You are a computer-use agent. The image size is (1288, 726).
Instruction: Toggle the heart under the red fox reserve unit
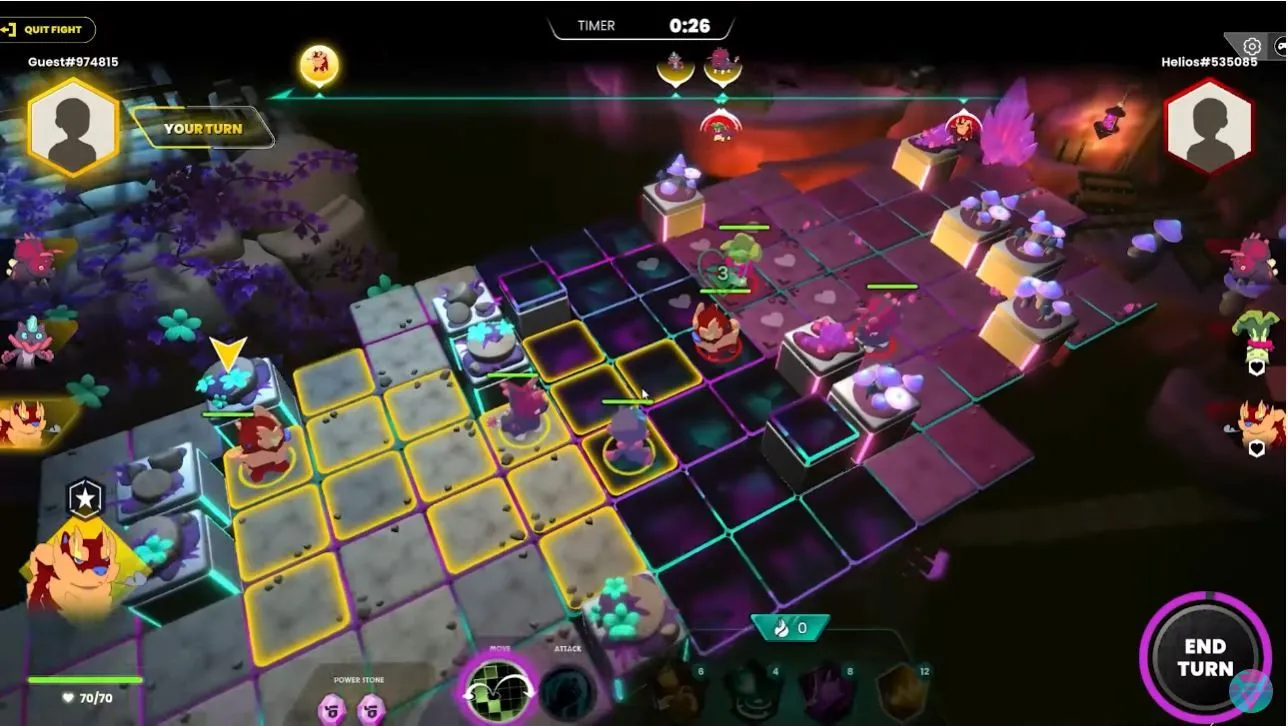(x=1256, y=448)
